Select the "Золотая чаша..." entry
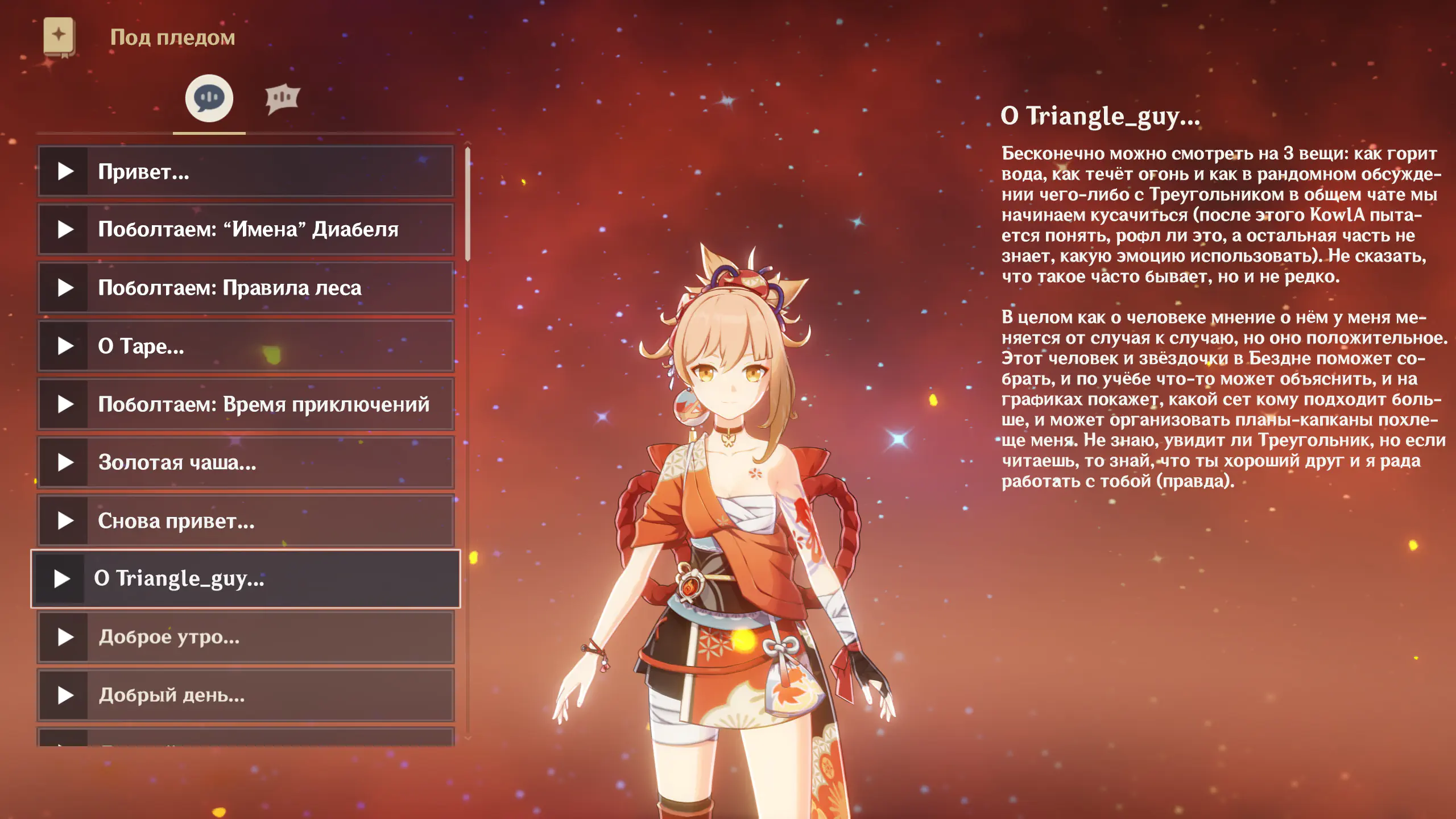Viewport: 1456px width, 819px height. pos(246,462)
